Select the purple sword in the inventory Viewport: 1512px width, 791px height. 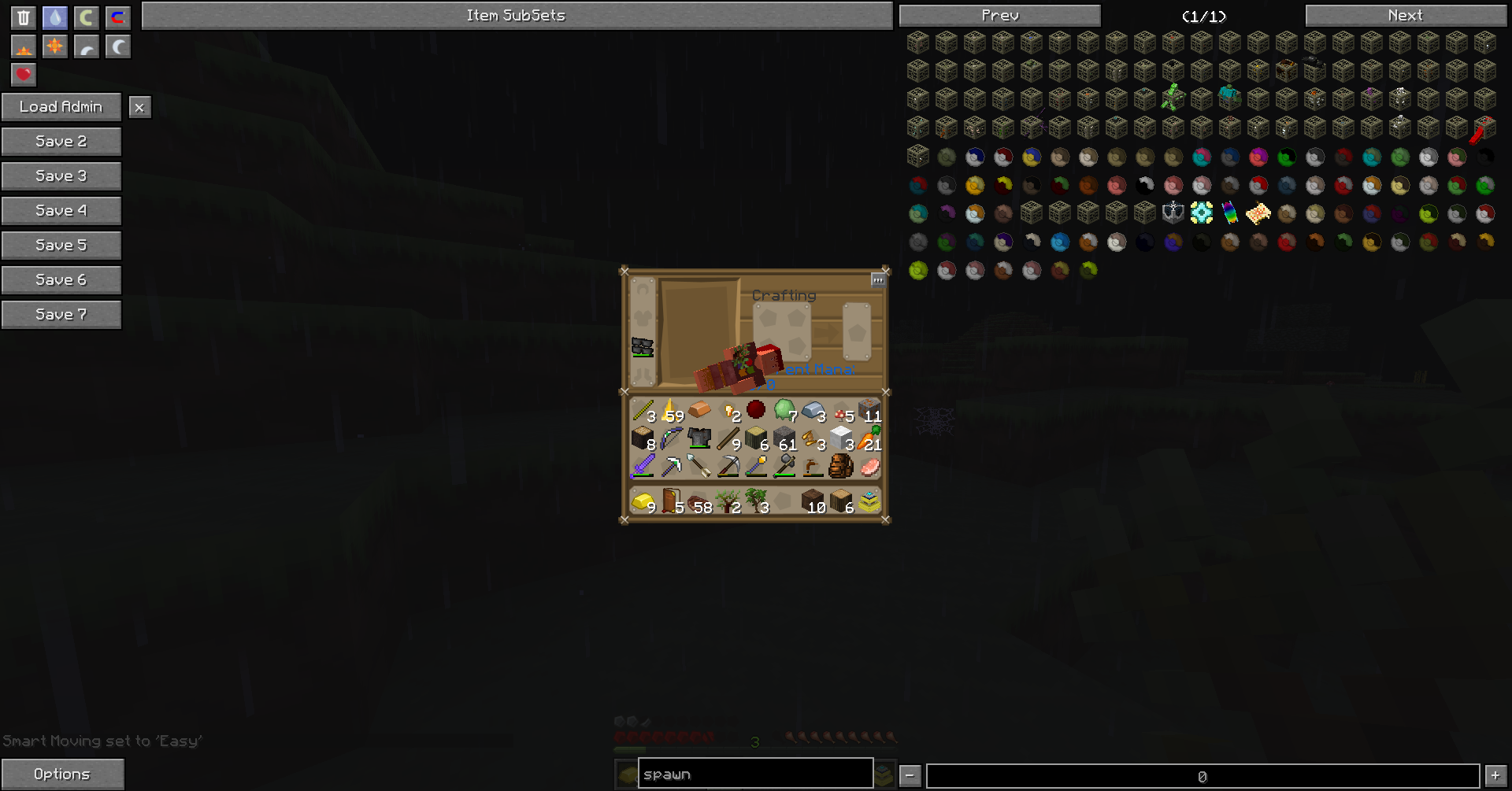tap(643, 466)
